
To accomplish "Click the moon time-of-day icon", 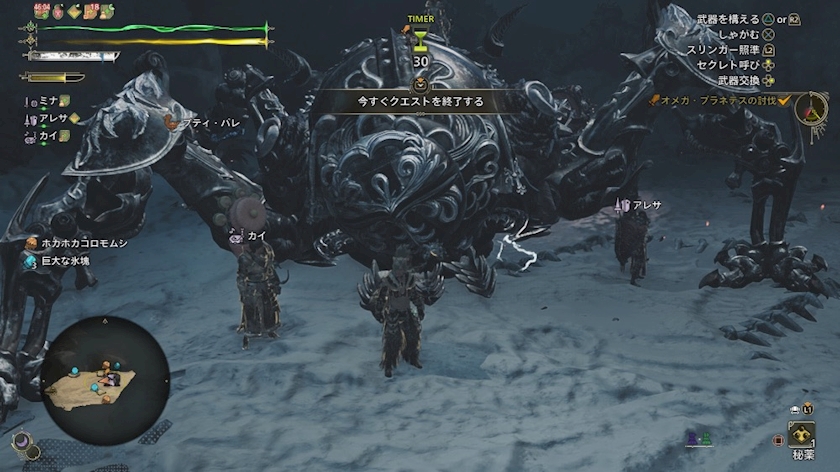I will 20,441.
